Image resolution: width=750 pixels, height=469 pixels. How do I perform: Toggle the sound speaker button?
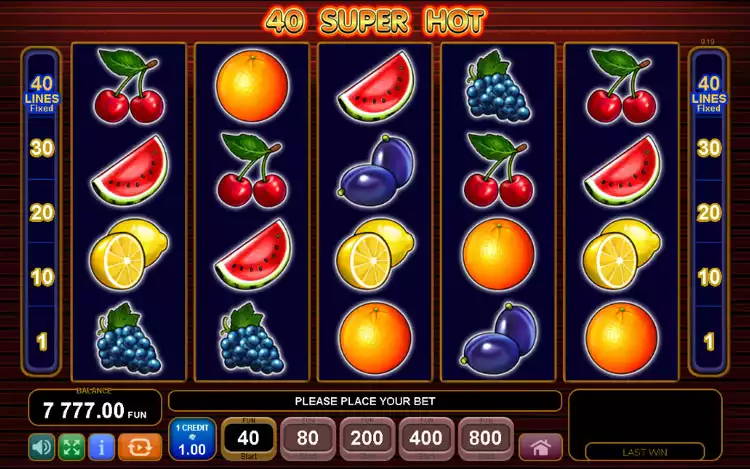point(41,446)
